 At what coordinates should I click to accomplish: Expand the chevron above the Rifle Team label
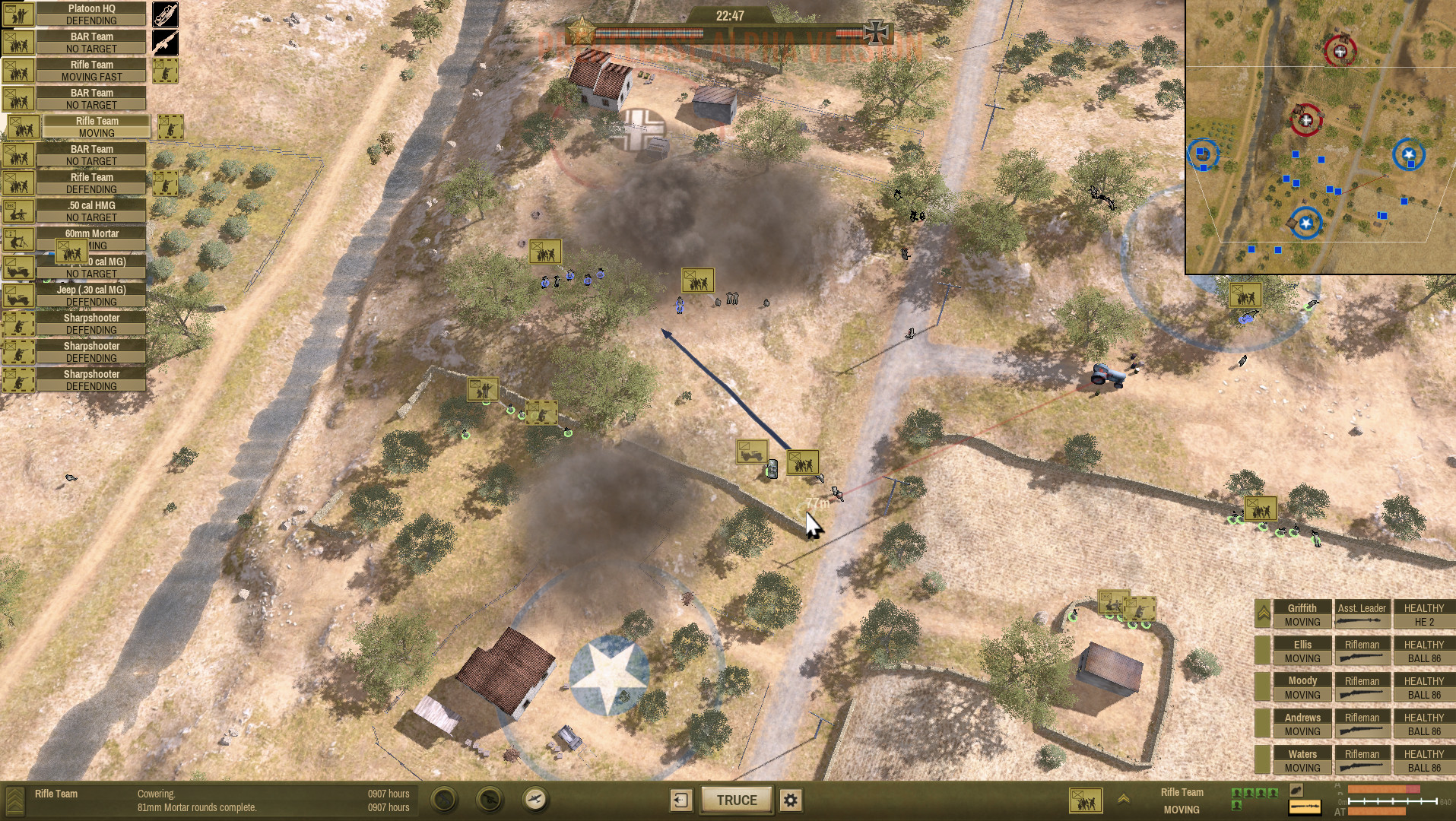pyautogui.click(x=1123, y=799)
